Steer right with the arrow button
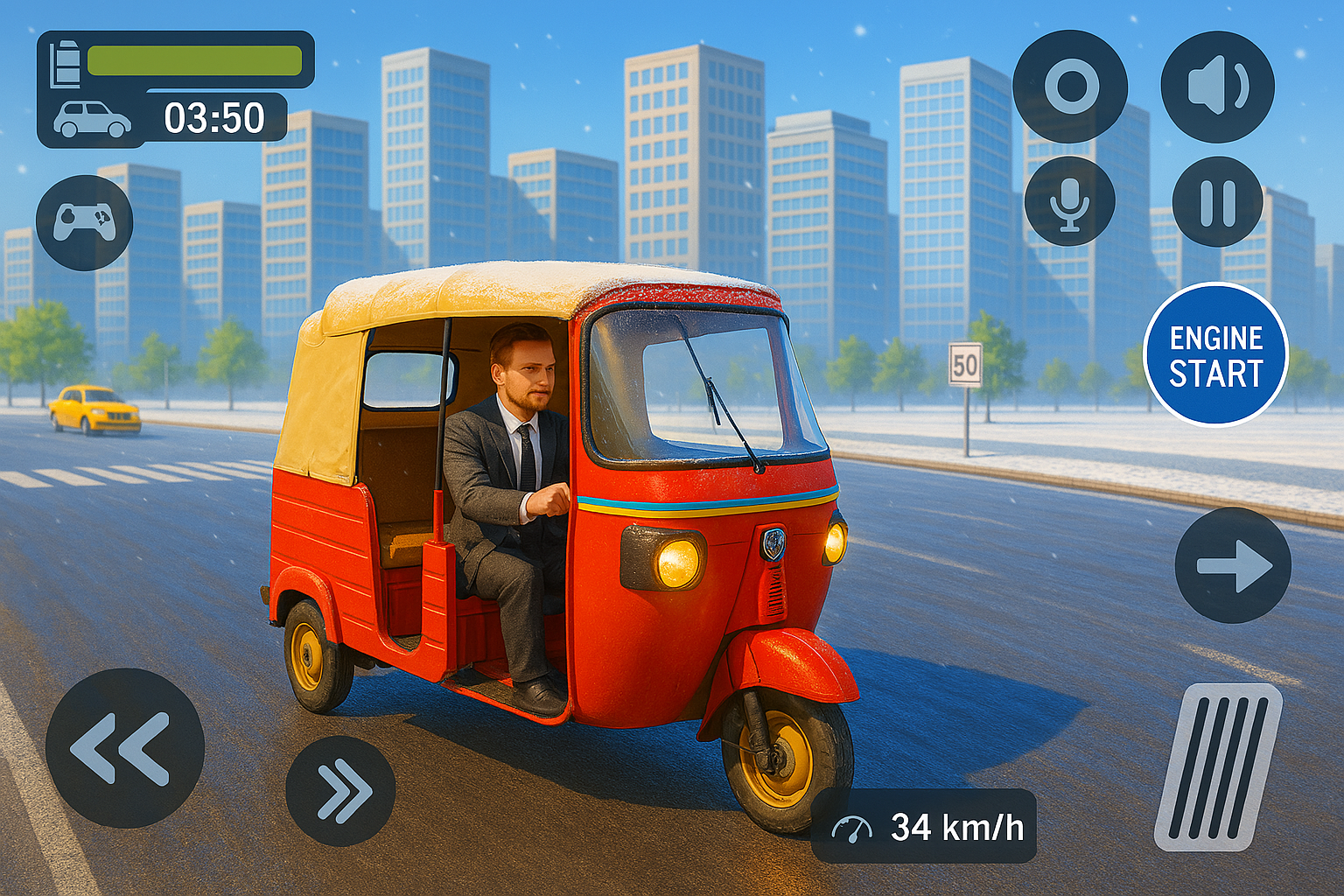The width and height of the screenshot is (1344, 896). click(x=1232, y=565)
